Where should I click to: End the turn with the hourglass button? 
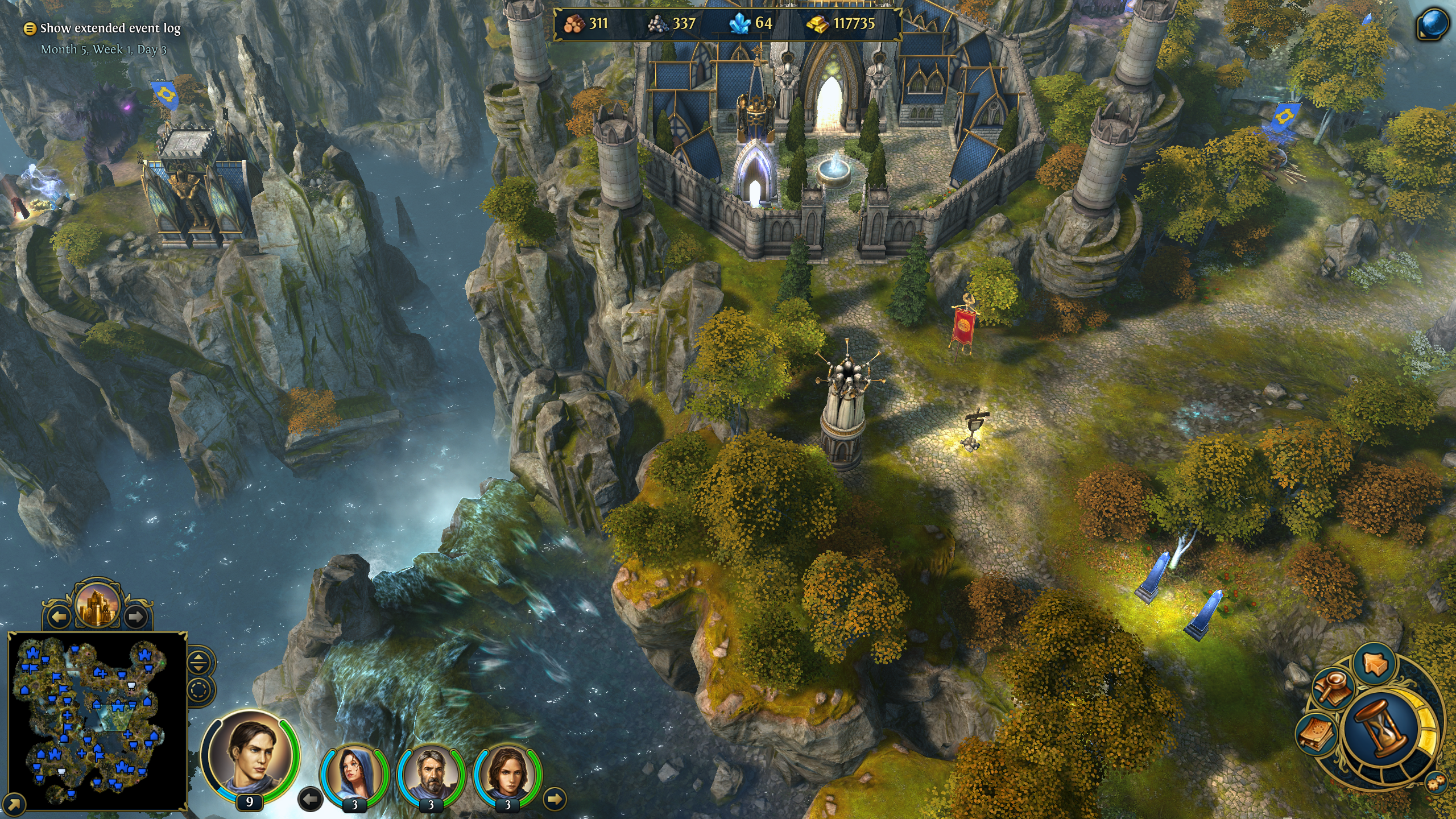click(1381, 728)
